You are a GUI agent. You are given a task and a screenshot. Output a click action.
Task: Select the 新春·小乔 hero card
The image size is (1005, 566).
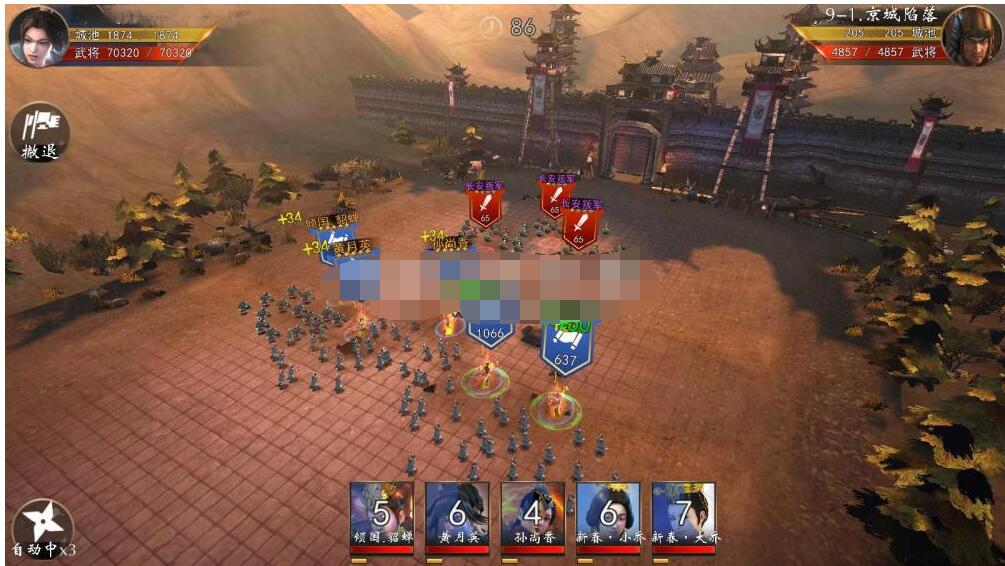click(608, 515)
